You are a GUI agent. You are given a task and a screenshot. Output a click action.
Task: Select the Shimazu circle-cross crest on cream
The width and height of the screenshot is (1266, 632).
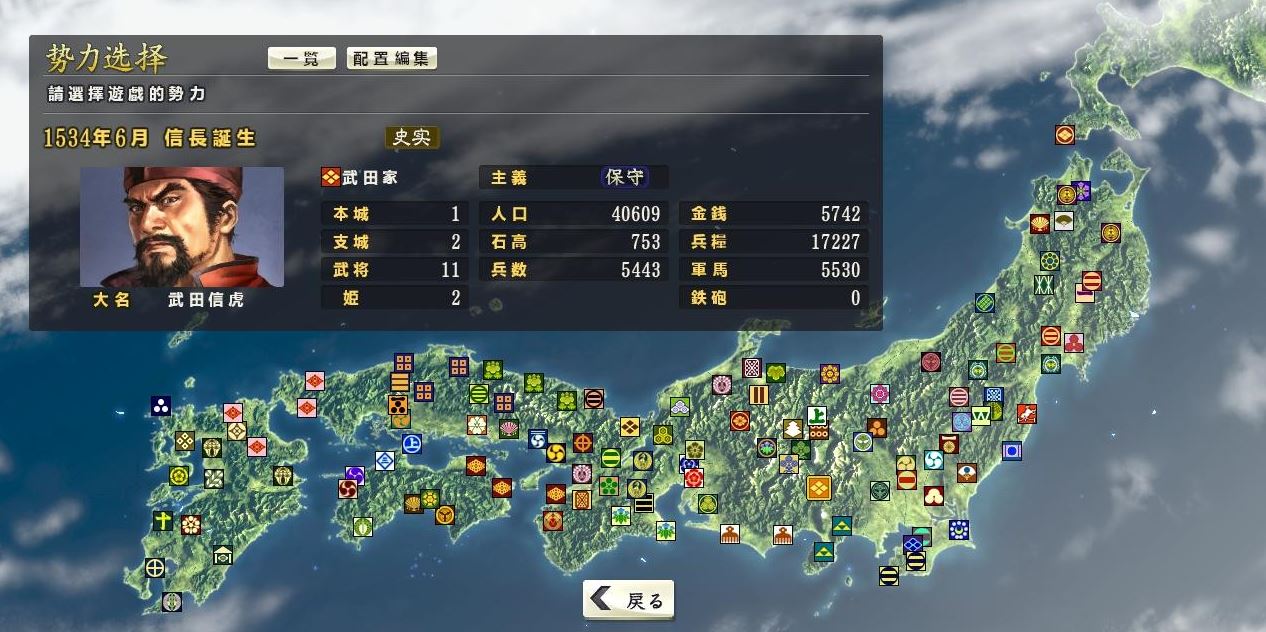(x=155, y=568)
